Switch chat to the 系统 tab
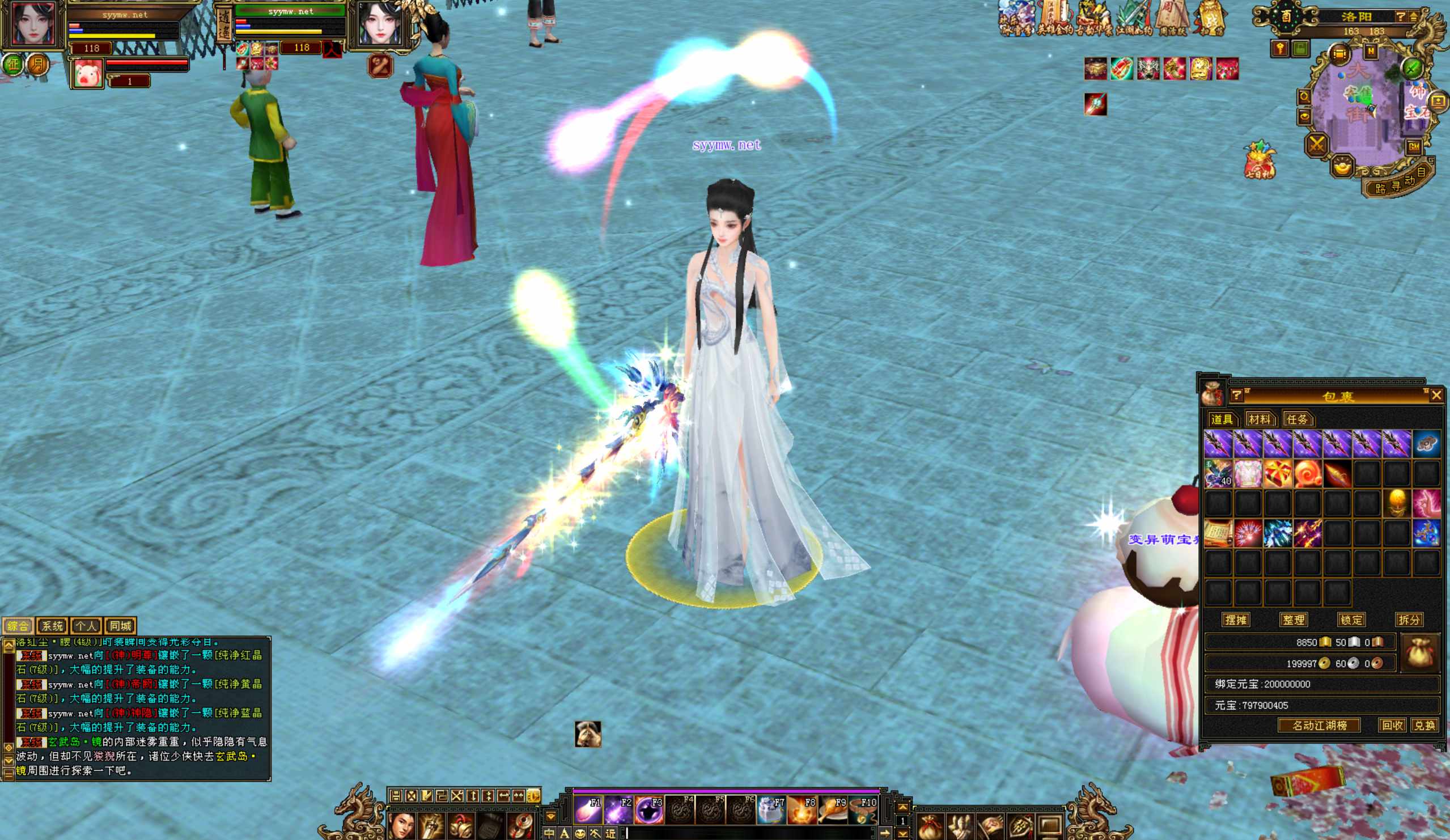Screen dimensions: 1450x840 [52, 626]
